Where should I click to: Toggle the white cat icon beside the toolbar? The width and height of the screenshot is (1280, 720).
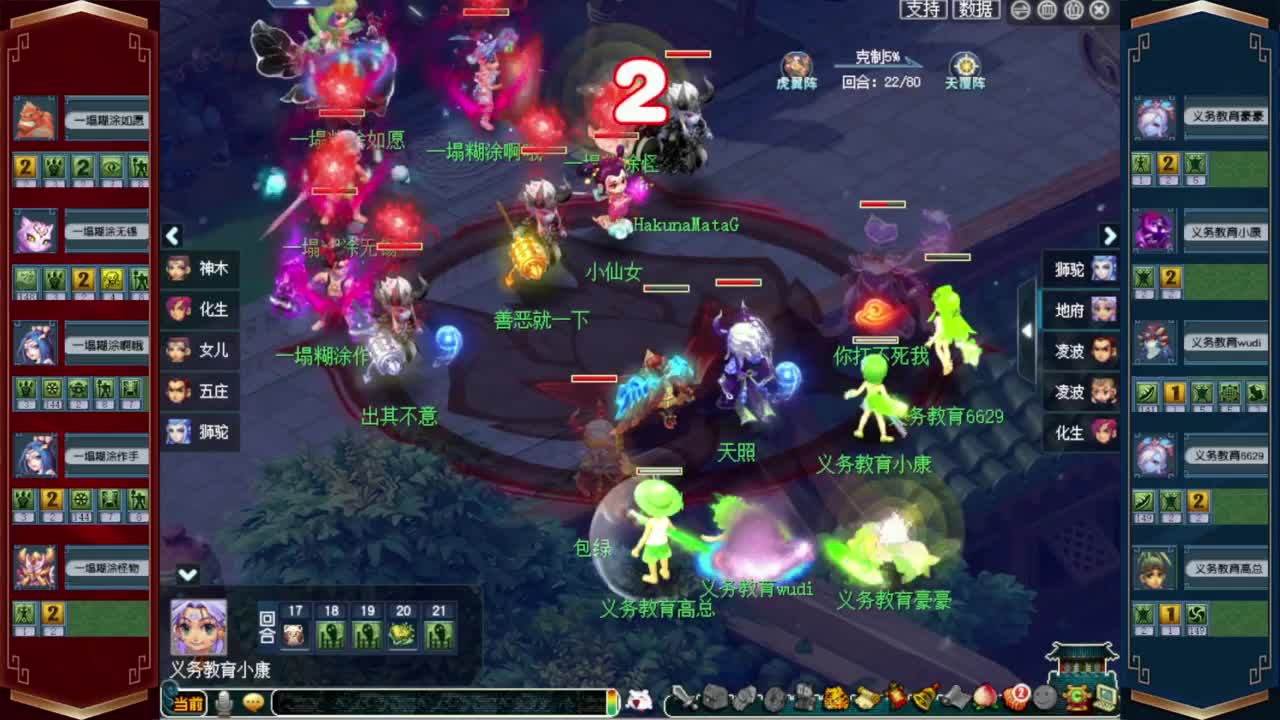(641, 700)
